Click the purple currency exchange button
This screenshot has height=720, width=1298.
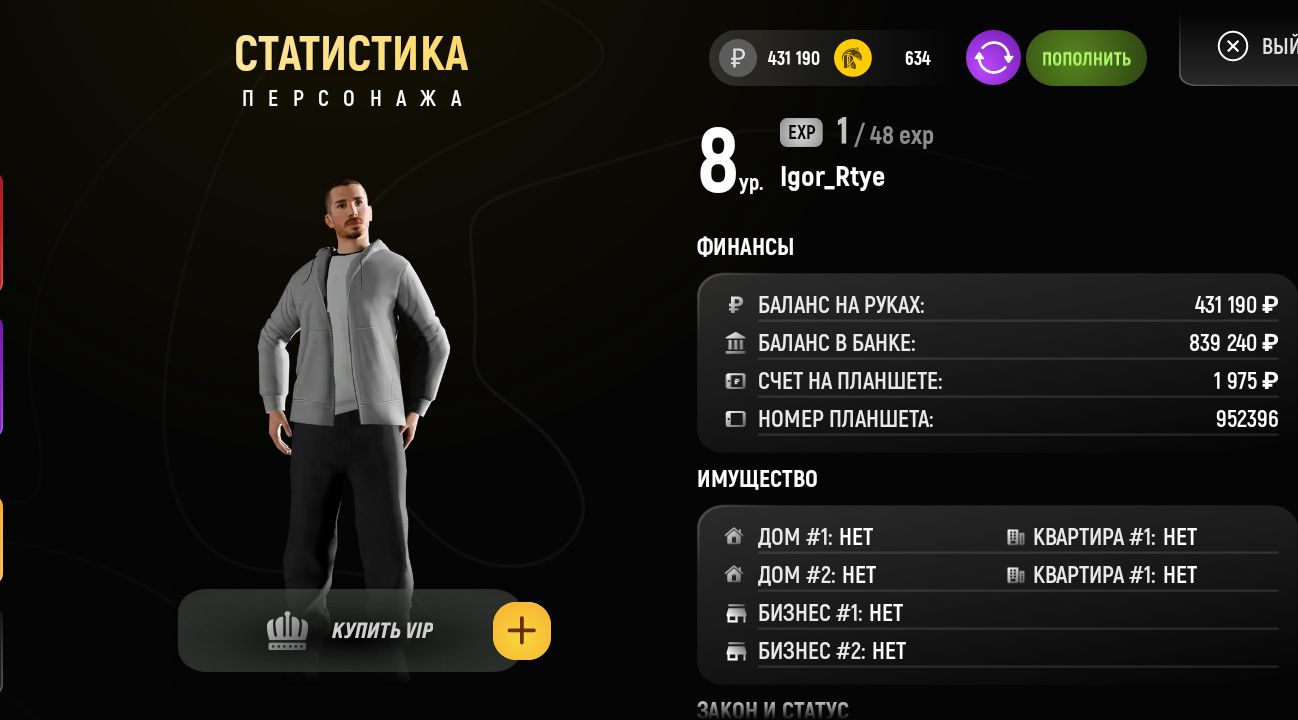coord(993,58)
